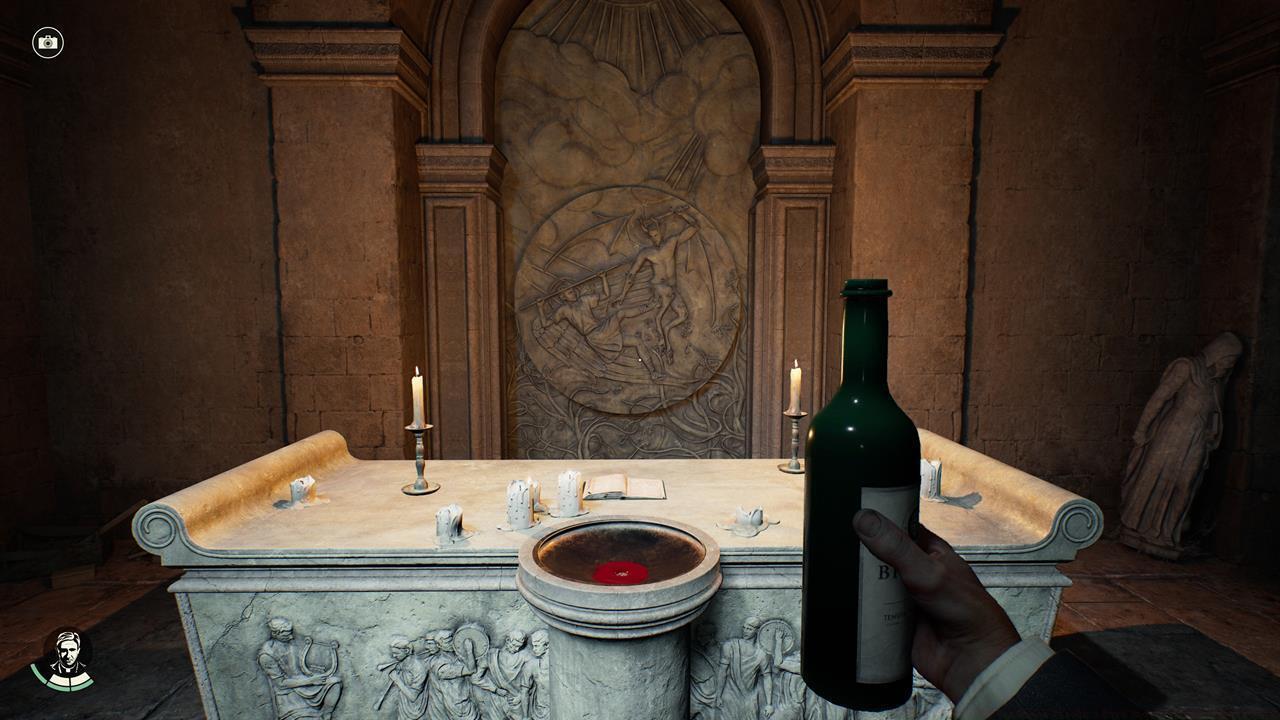Screen dimensions: 1280x720
Task: Select the character portrait icon
Action: 68,657
